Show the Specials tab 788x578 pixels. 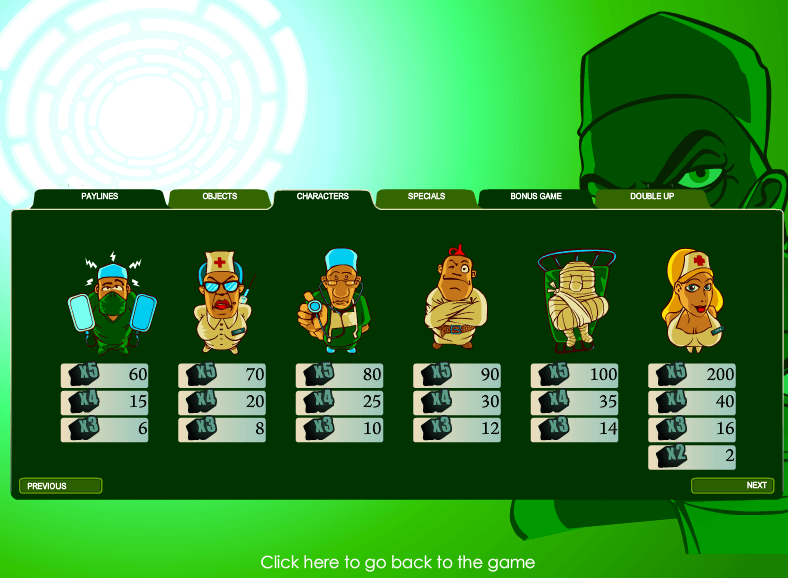tap(426, 197)
